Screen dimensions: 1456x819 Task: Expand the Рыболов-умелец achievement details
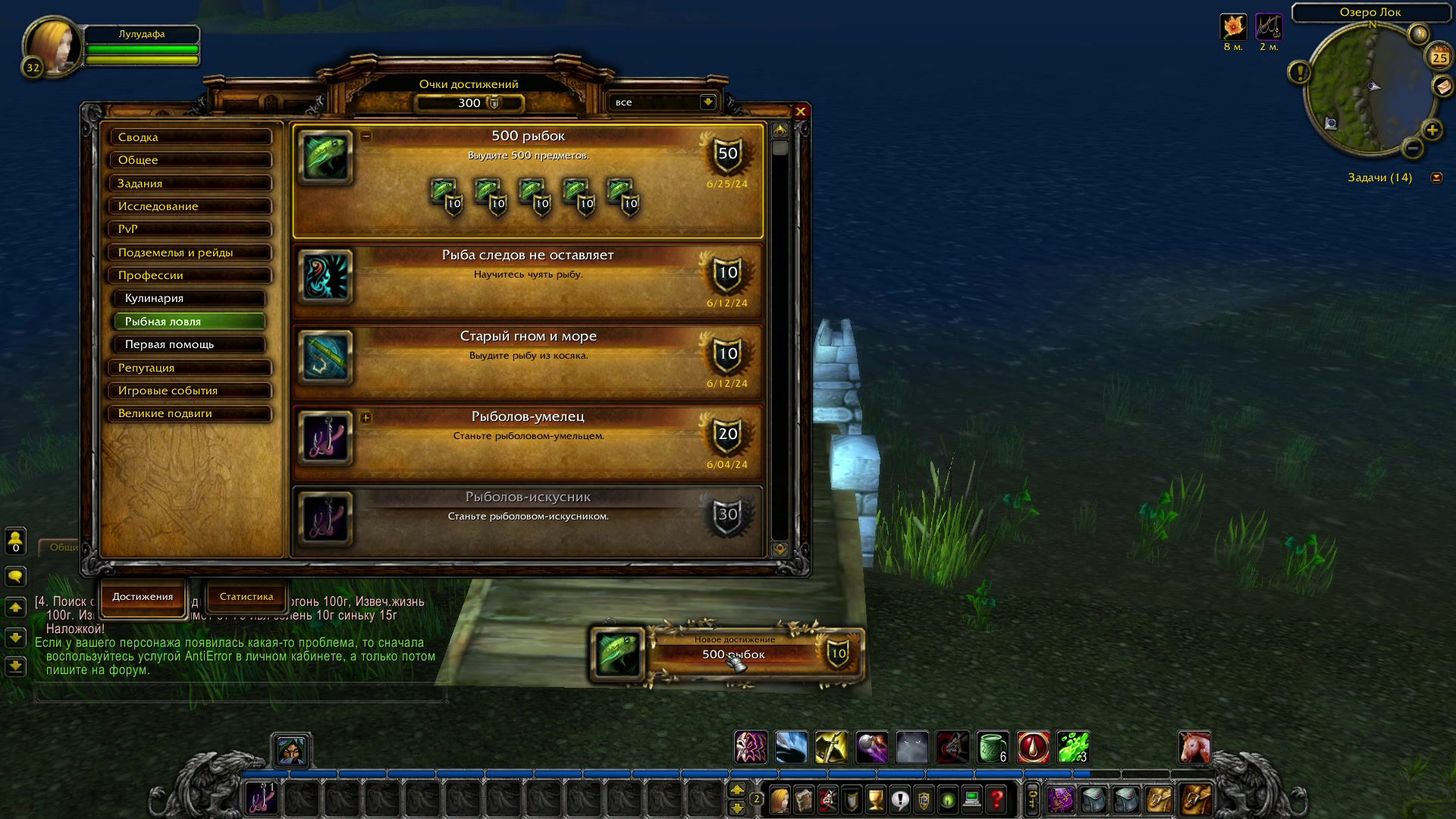(366, 418)
